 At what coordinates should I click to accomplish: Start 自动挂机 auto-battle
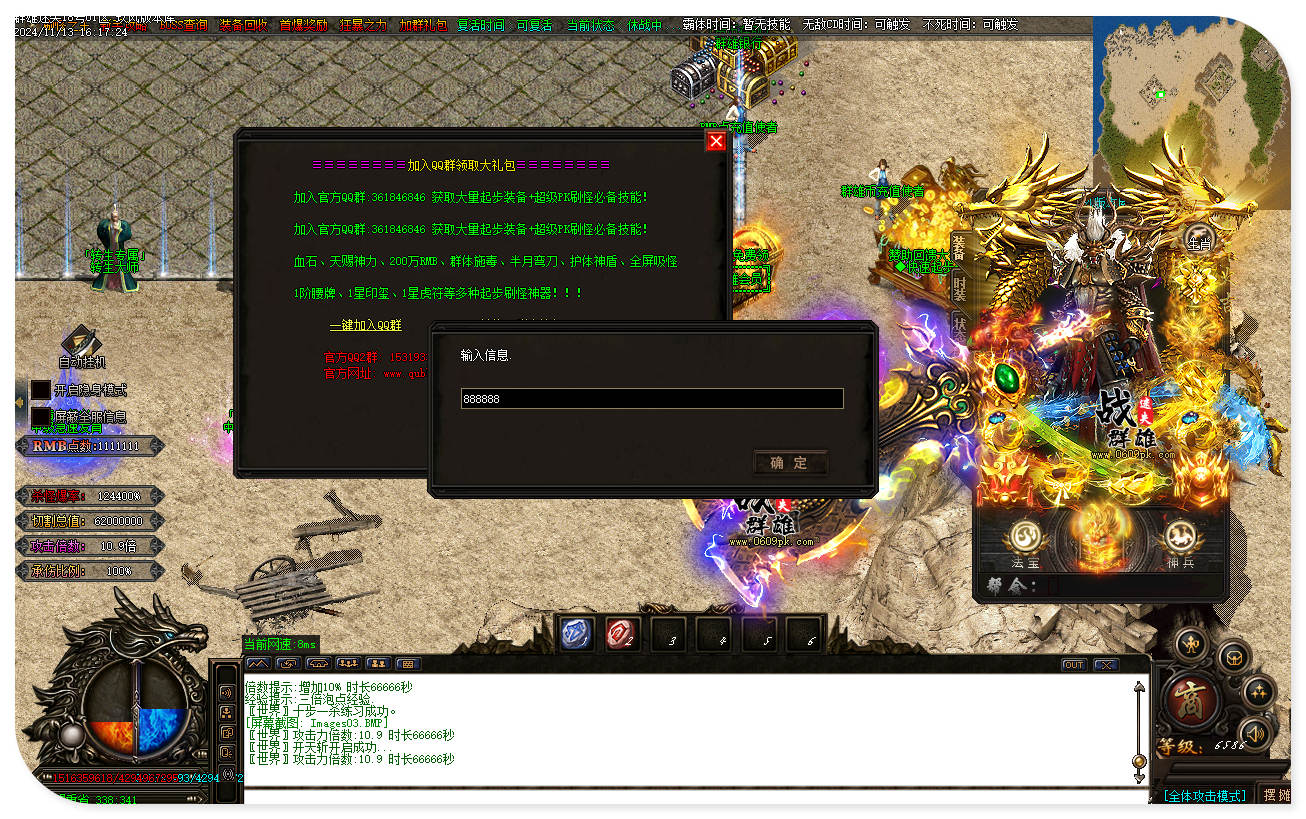point(81,346)
